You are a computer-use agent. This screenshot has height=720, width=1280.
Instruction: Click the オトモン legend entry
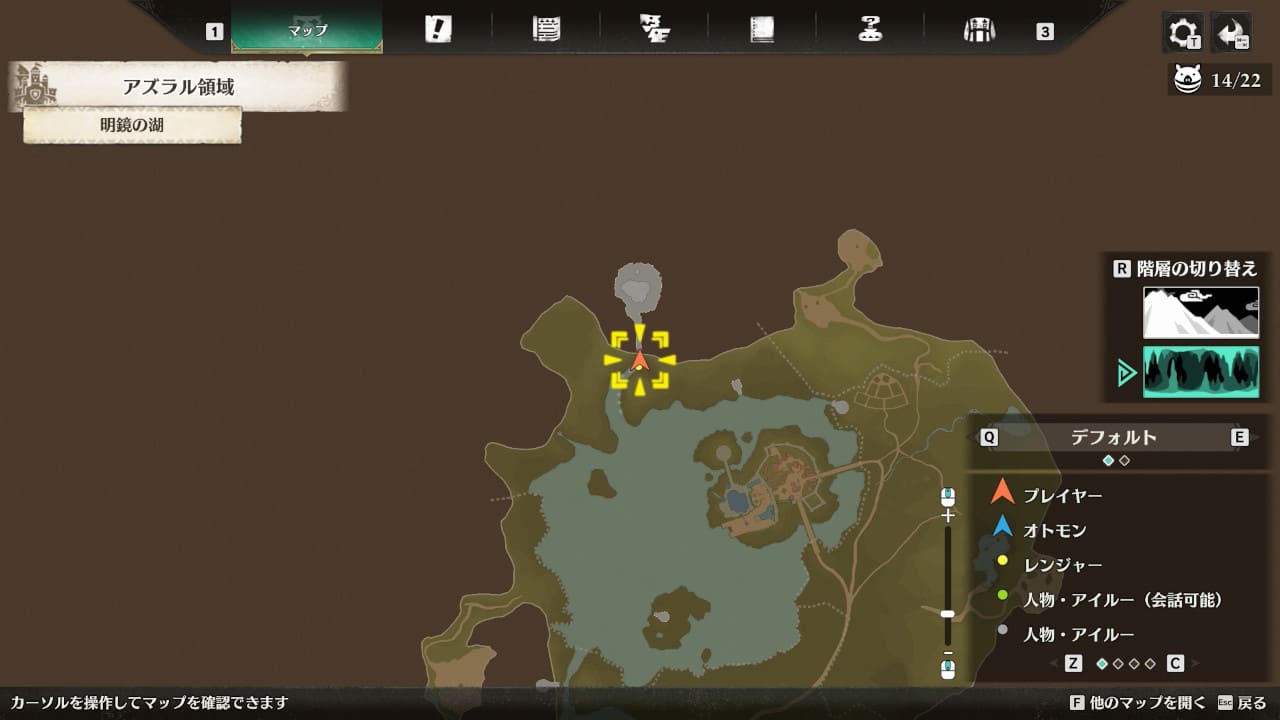coord(1054,530)
